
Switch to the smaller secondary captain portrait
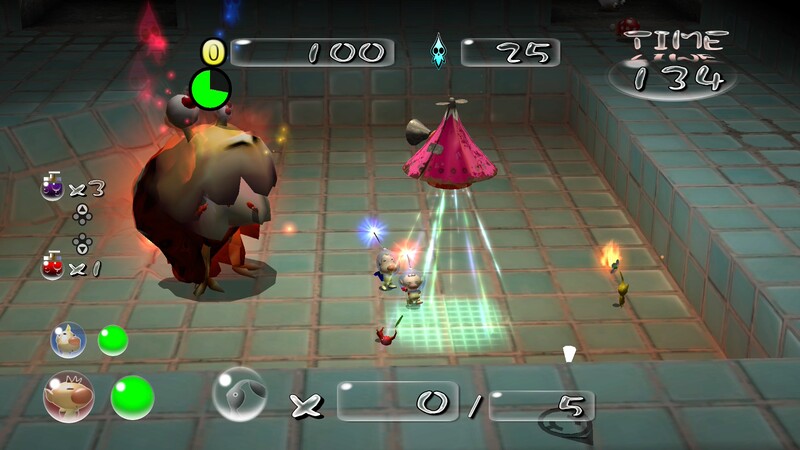[x=68, y=340]
